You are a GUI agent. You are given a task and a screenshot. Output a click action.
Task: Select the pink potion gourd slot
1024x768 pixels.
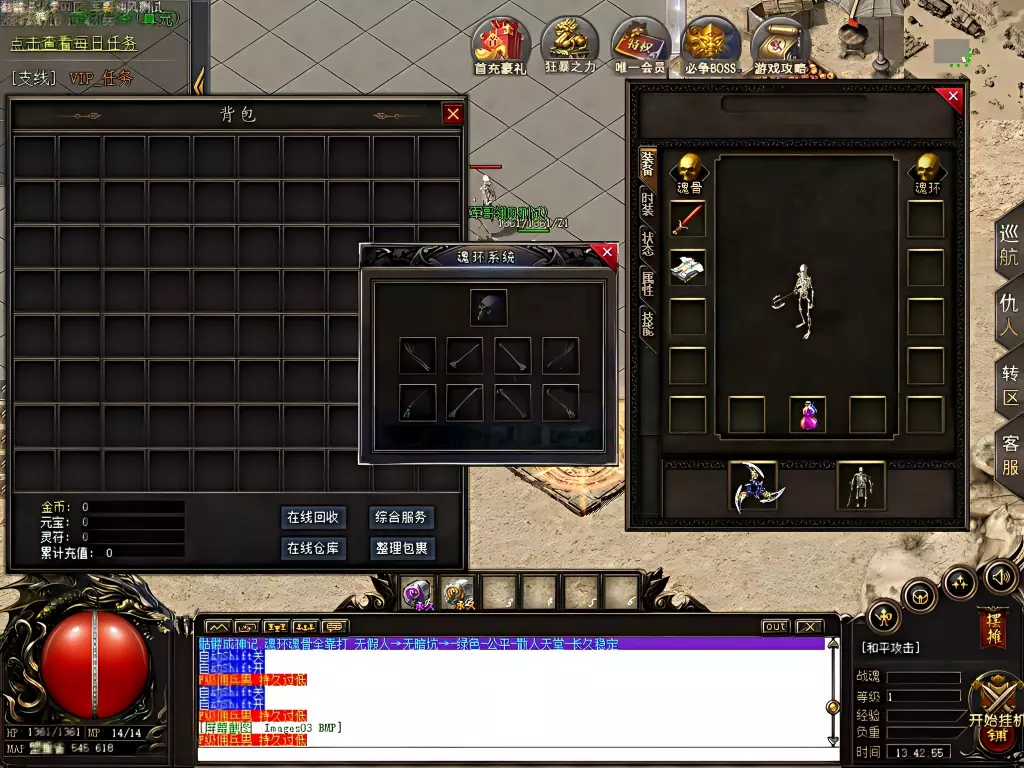pos(807,415)
